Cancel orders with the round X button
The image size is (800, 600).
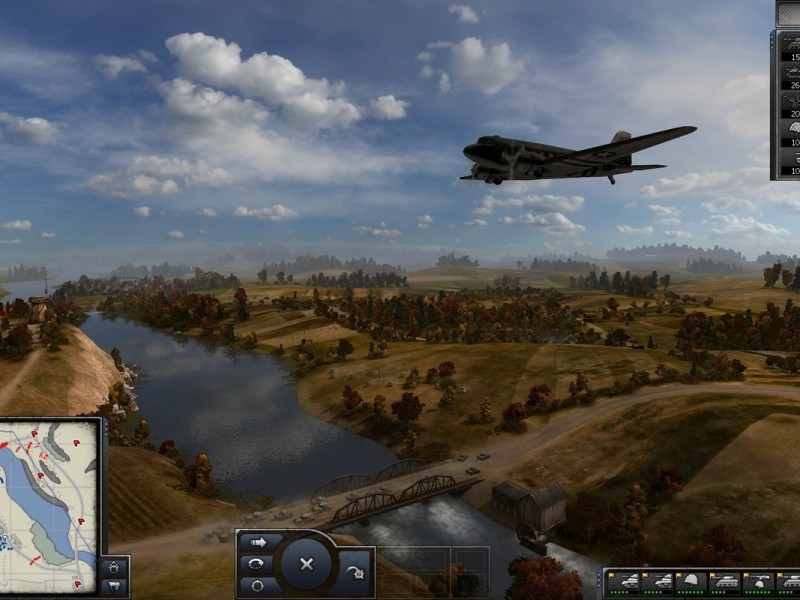[x=307, y=564]
